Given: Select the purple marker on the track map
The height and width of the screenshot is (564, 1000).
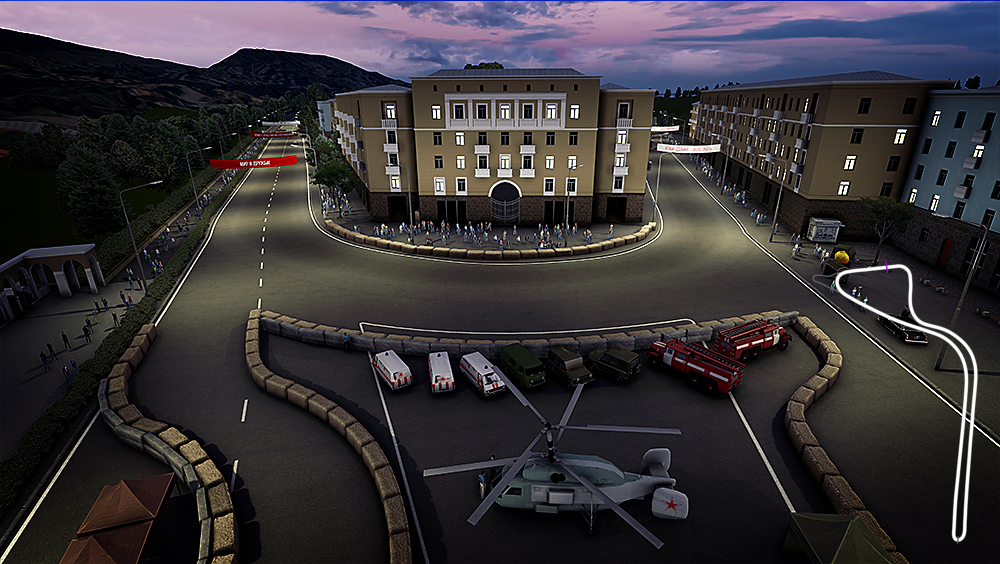Looking at the screenshot, I should 886,267.
